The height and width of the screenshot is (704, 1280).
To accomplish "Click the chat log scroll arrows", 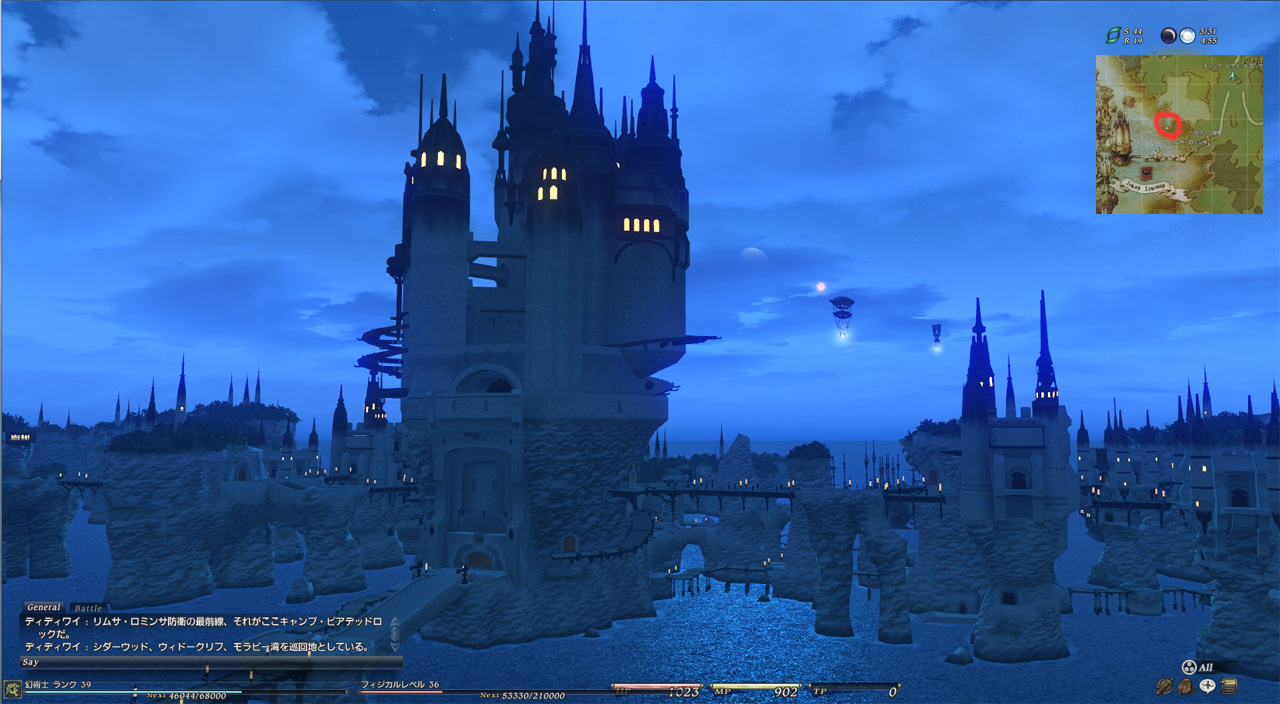I will tap(394, 632).
